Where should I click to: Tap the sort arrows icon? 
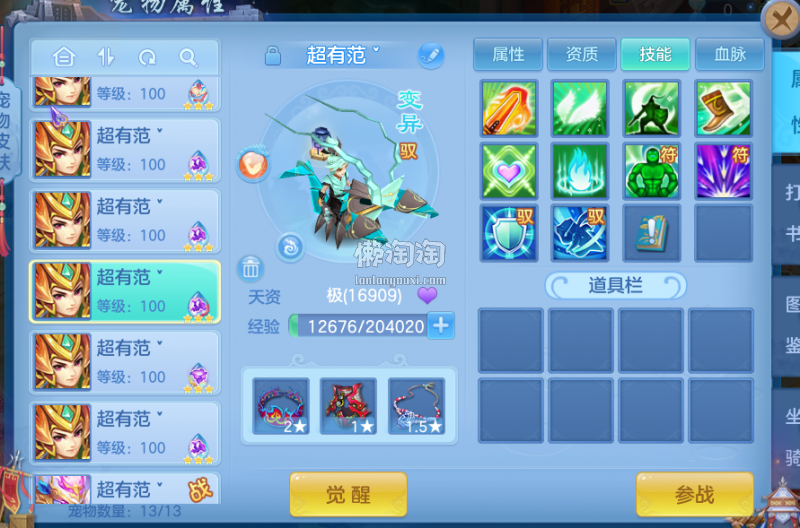[106, 57]
